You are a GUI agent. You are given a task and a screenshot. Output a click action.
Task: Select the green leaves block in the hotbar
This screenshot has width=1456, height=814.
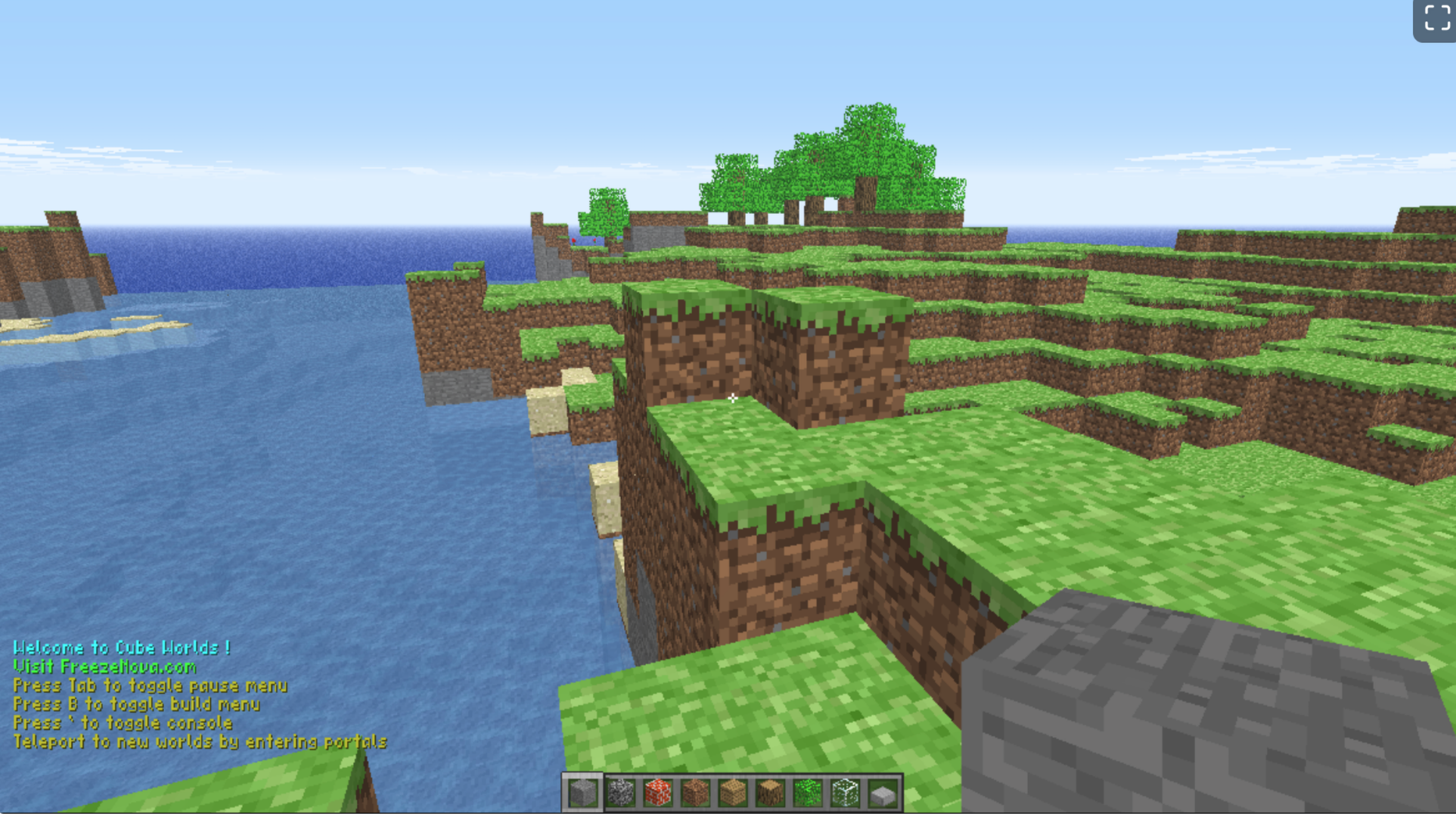(809, 794)
